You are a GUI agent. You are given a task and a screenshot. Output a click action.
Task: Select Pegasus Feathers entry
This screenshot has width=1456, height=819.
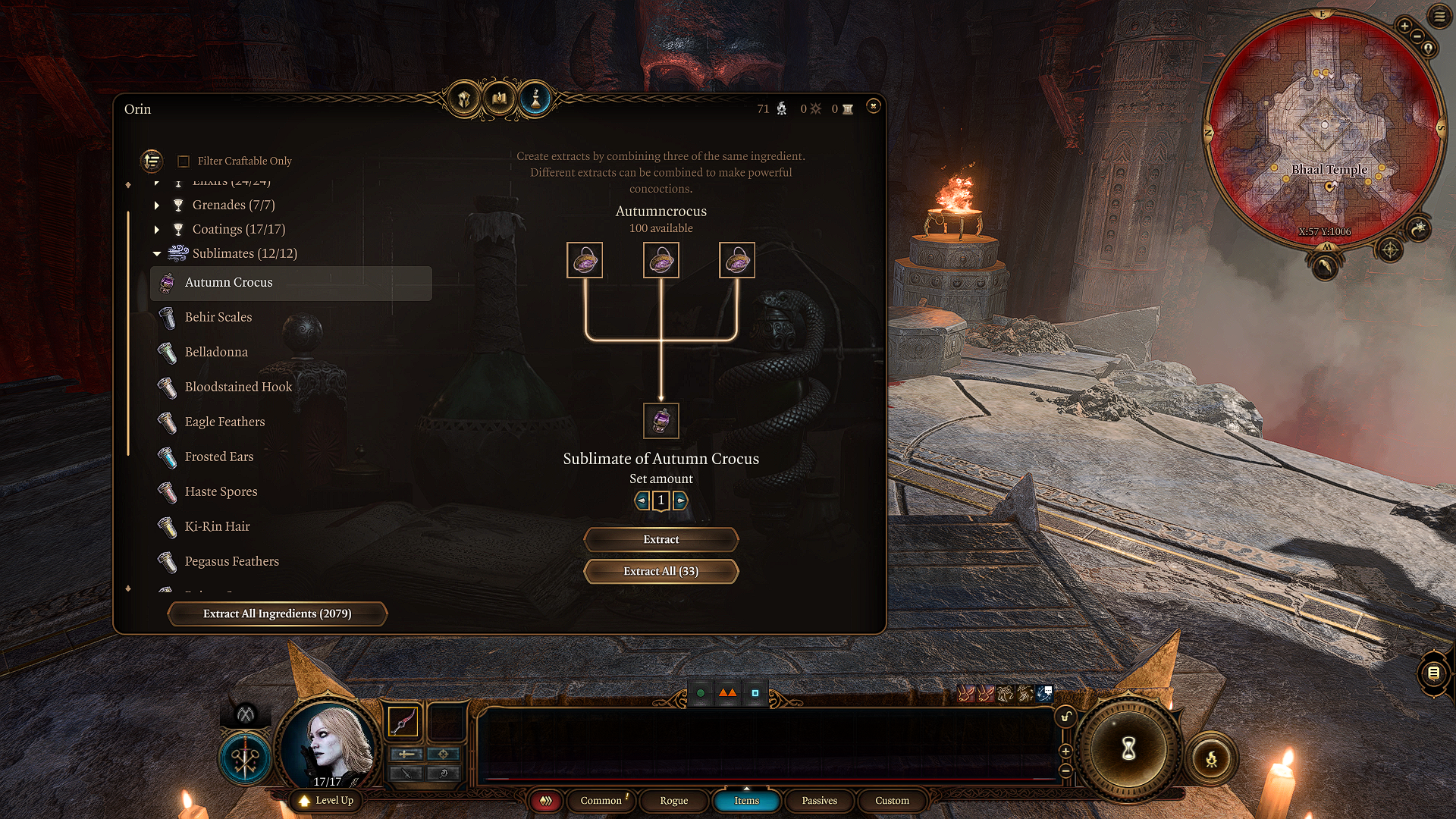[231, 561]
